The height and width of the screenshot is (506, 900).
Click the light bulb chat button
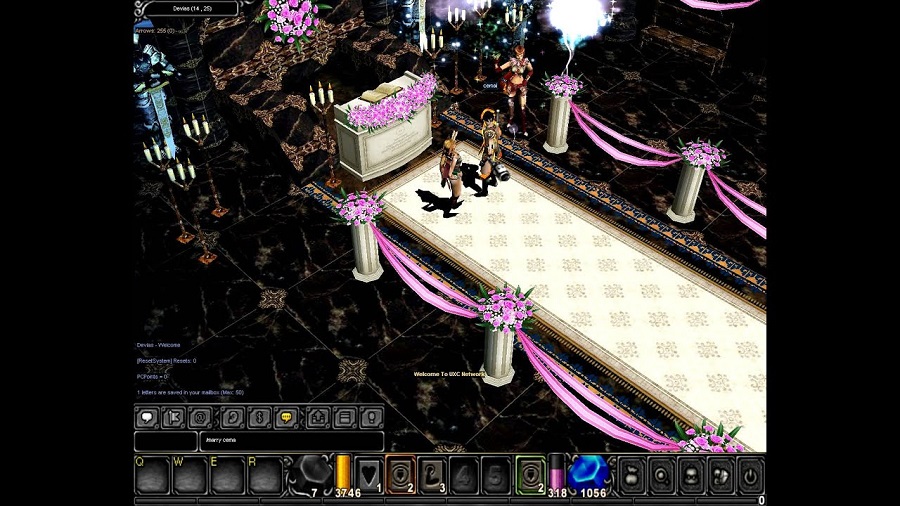[372, 417]
